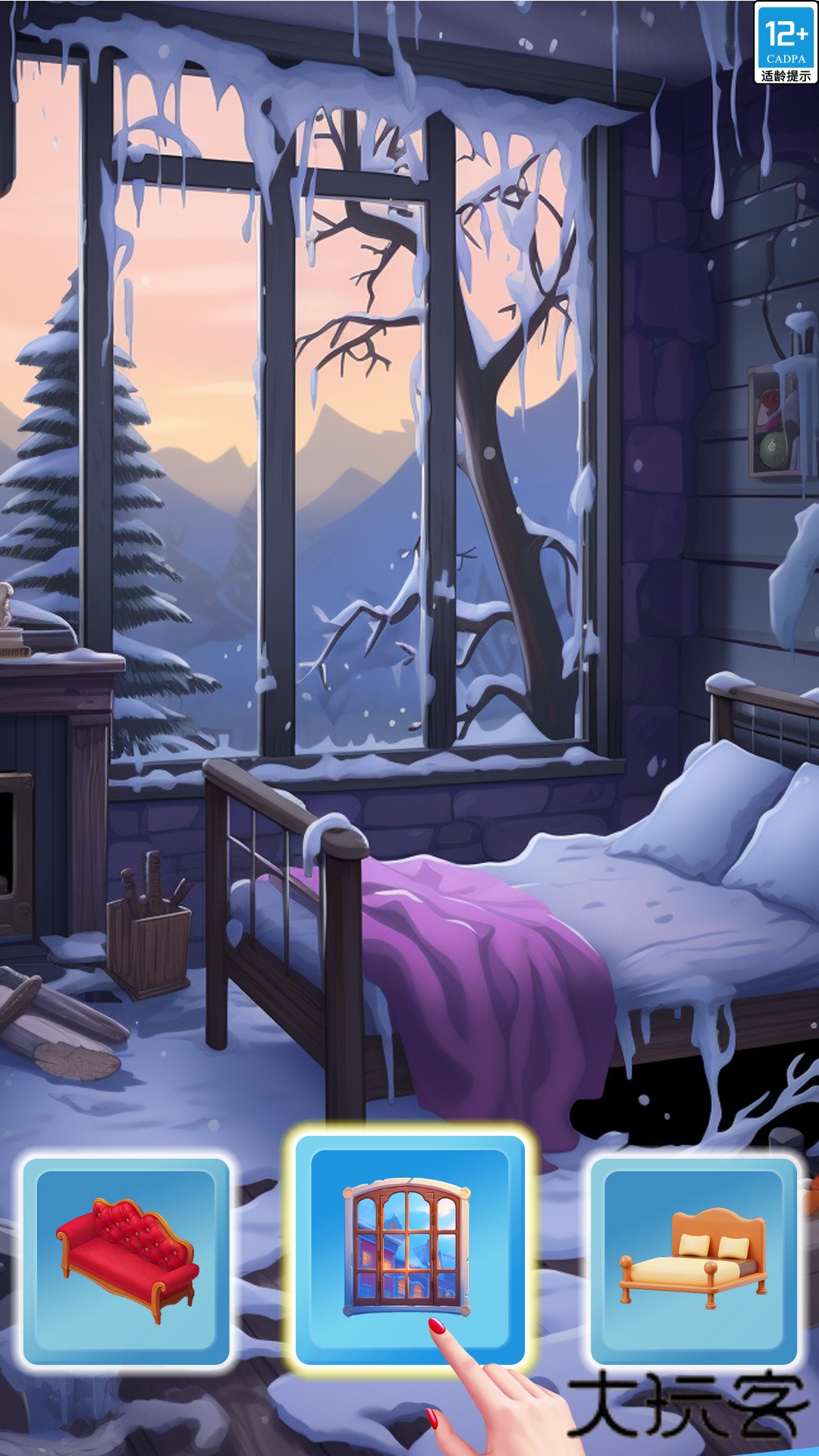Select the red sofa tile
819x1456 pixels.
coord(126,1260)
